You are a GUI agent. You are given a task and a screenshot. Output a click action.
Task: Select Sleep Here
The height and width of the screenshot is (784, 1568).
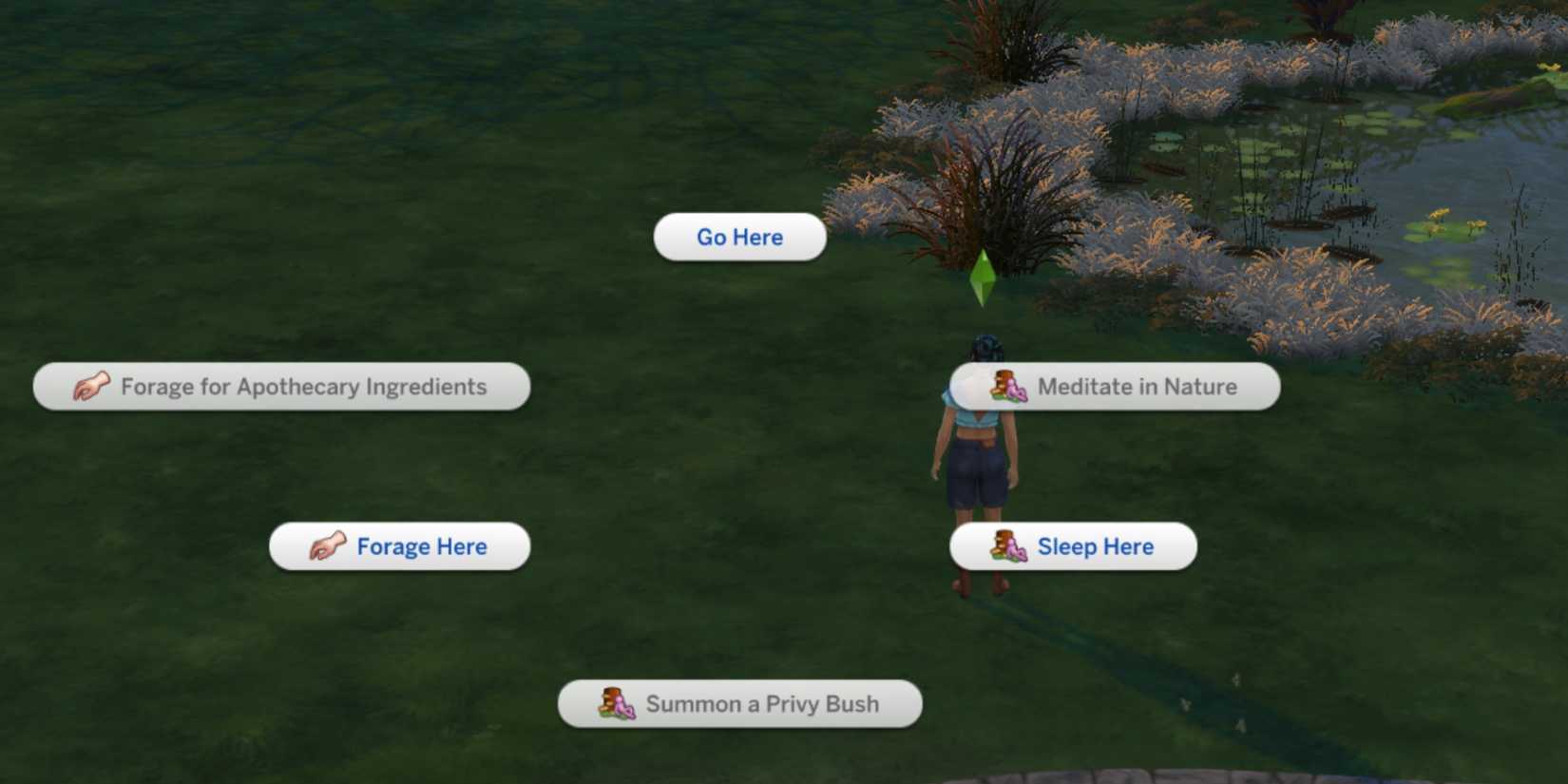(x=1097, y=546)
